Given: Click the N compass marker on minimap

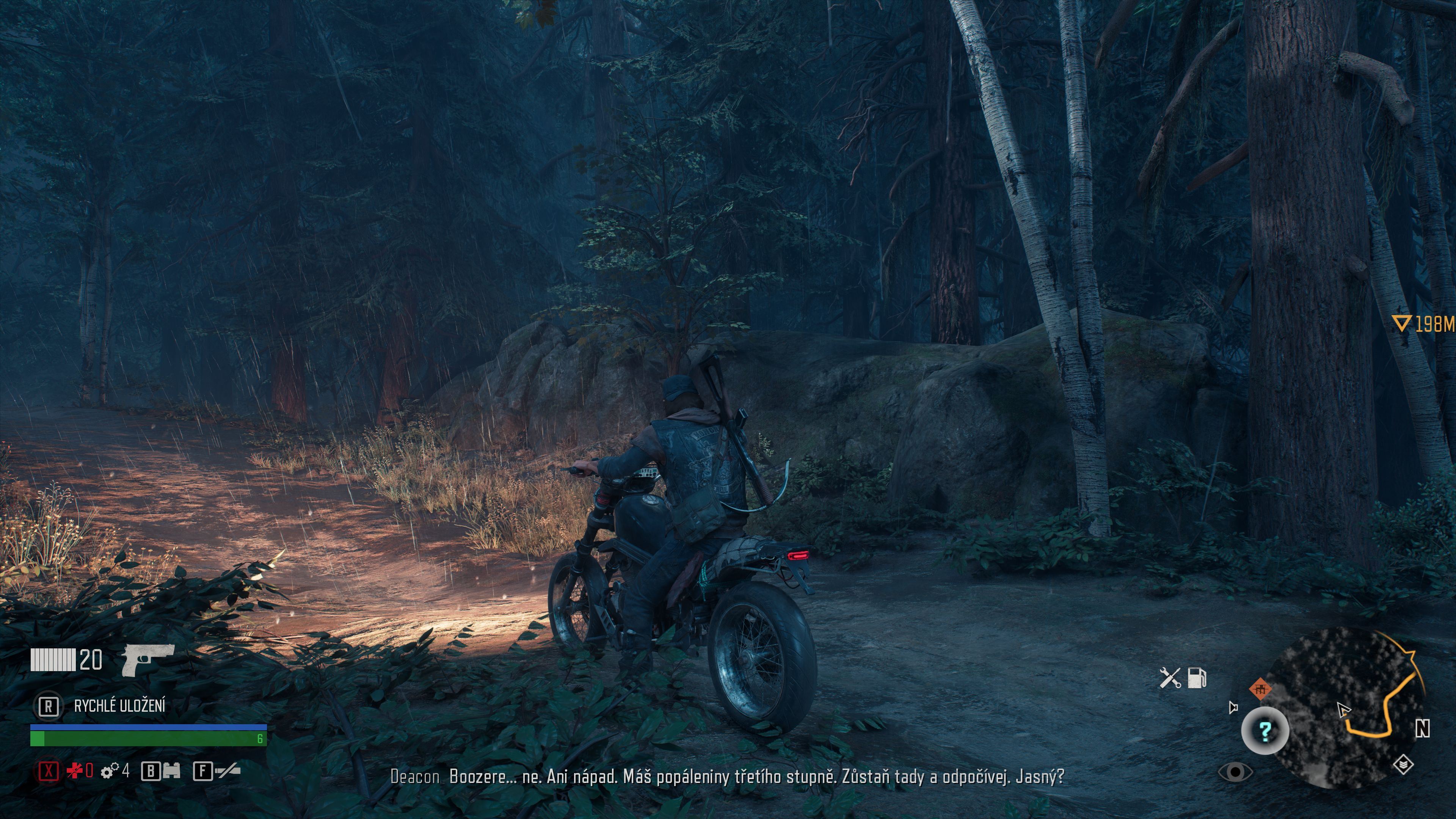Looking at the screenshot, I should [1422, 729].
